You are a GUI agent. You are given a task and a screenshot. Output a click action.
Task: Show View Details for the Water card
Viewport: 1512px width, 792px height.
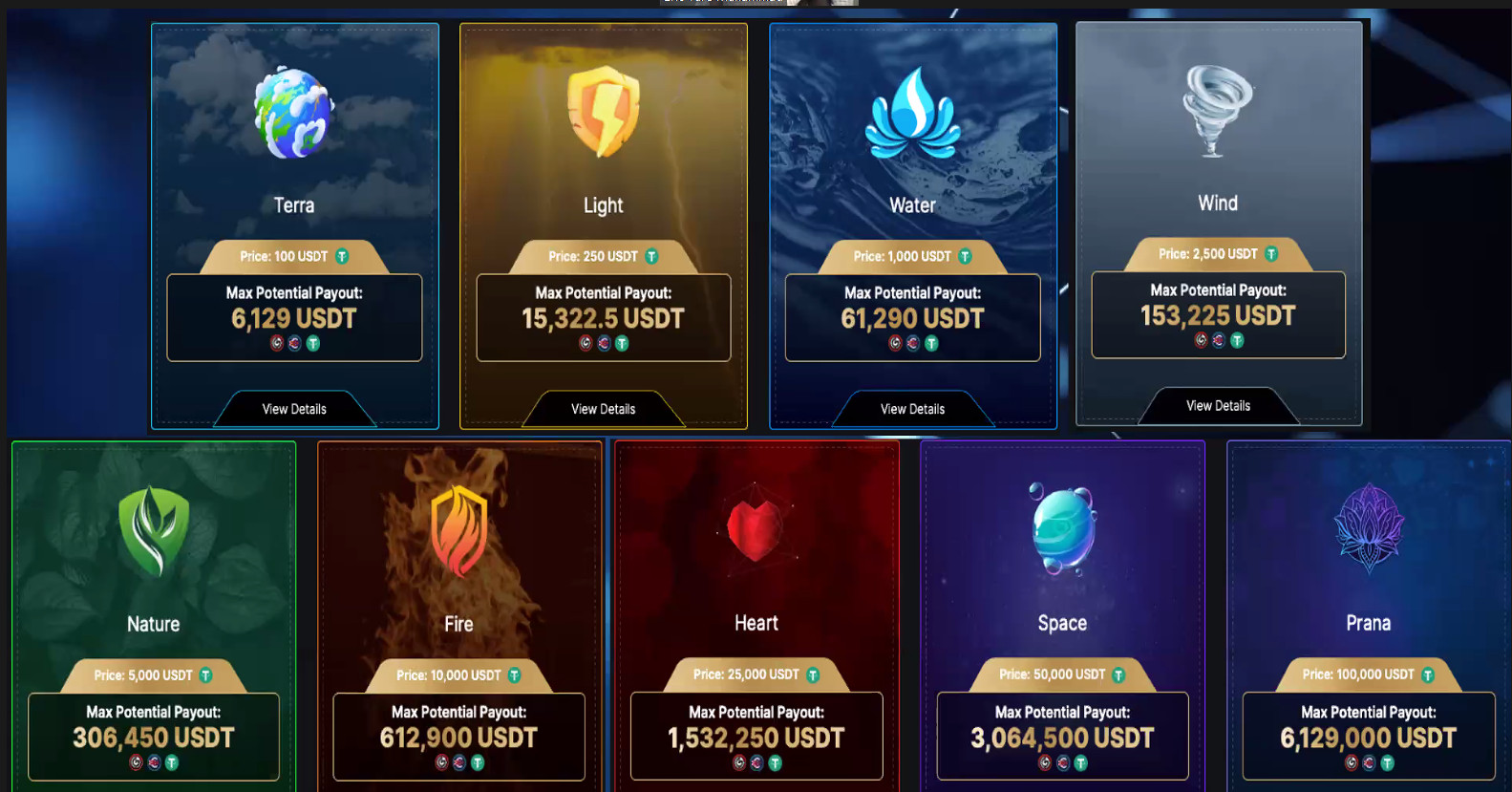pos(912,409)
